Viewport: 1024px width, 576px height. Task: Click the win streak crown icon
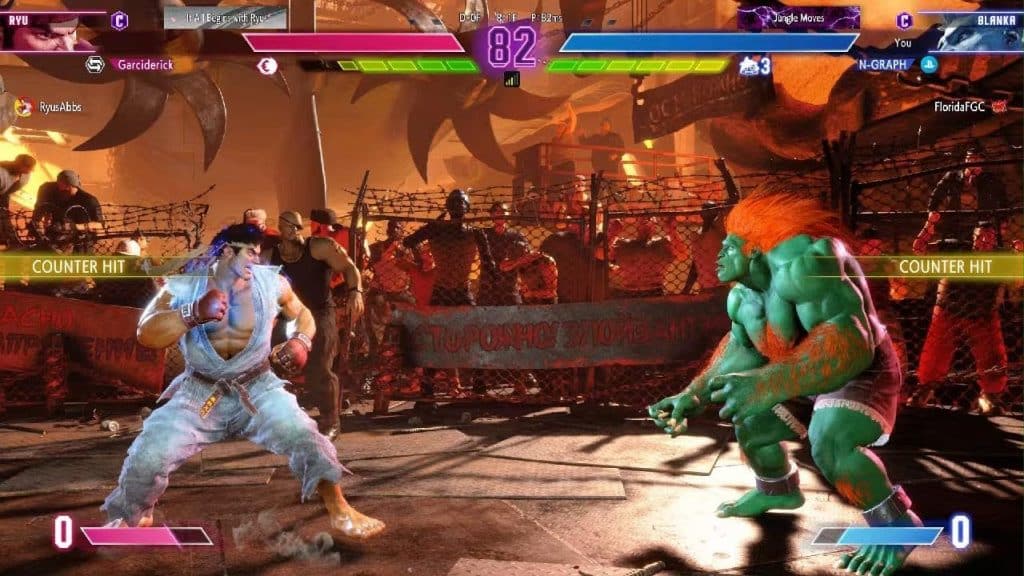[748, 66]
